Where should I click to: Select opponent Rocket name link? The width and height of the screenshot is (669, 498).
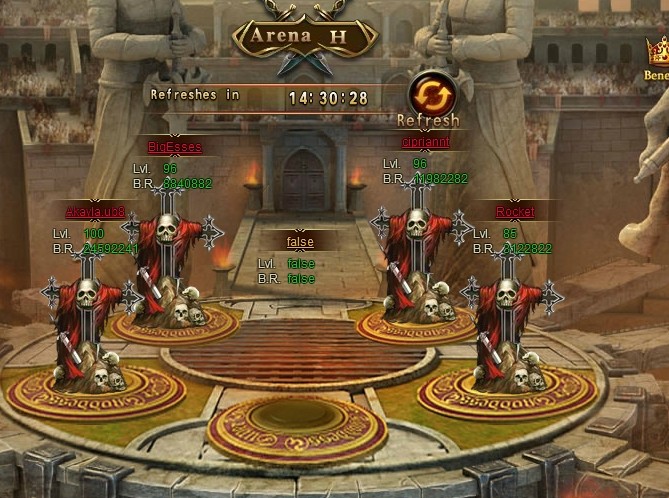pyautogui.click(x=515, y=212)
